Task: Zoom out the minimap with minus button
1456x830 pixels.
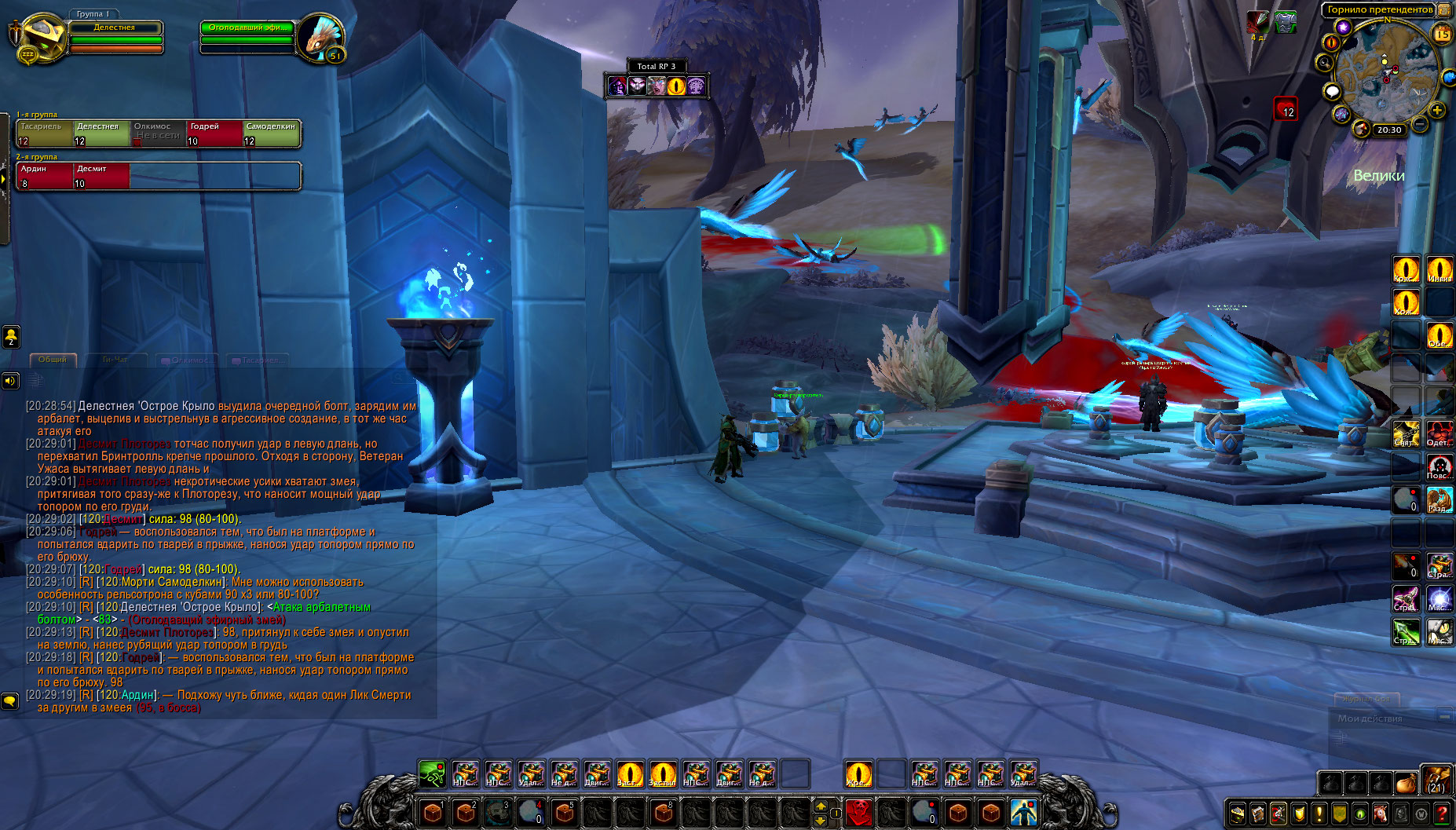Action: 1420,124
